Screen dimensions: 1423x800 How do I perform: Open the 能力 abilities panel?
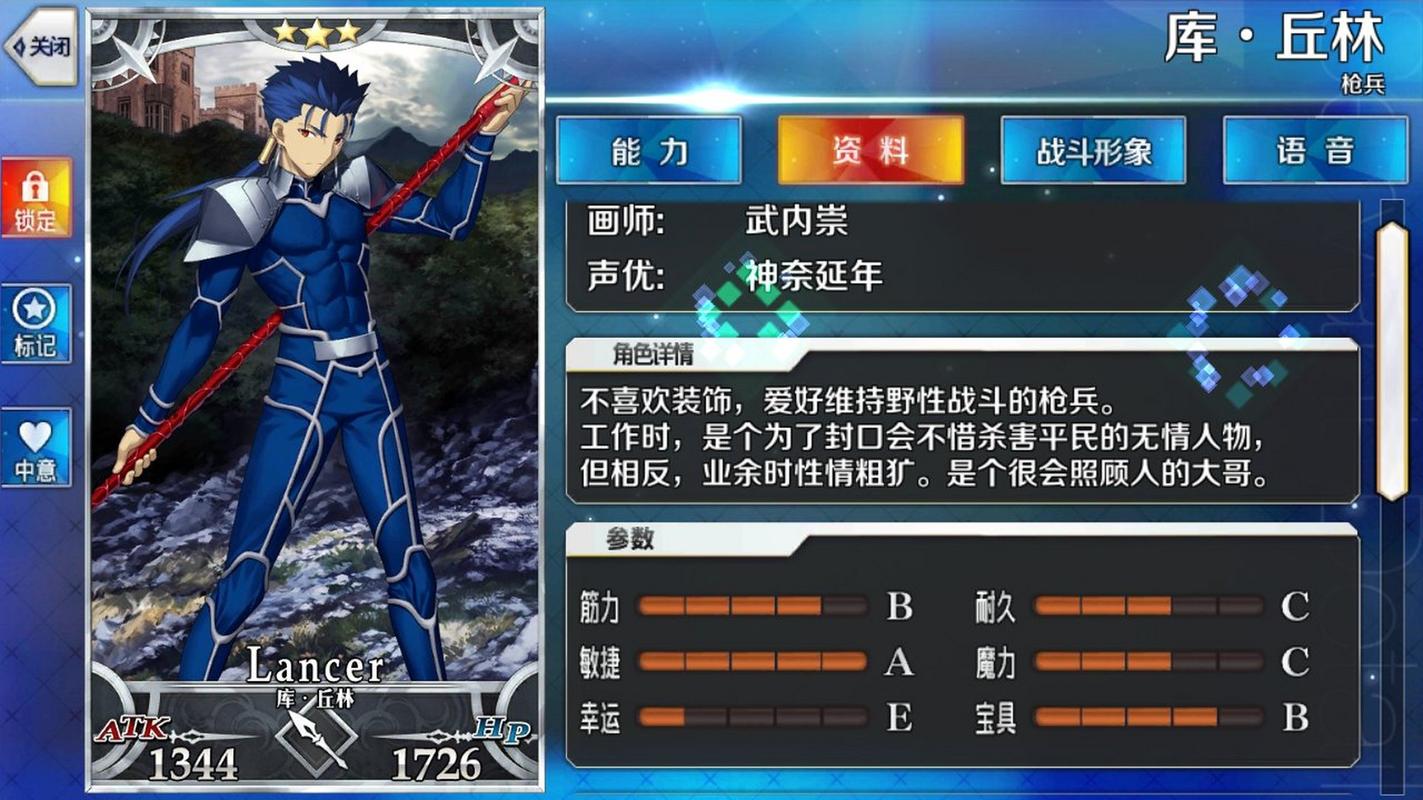648,149
